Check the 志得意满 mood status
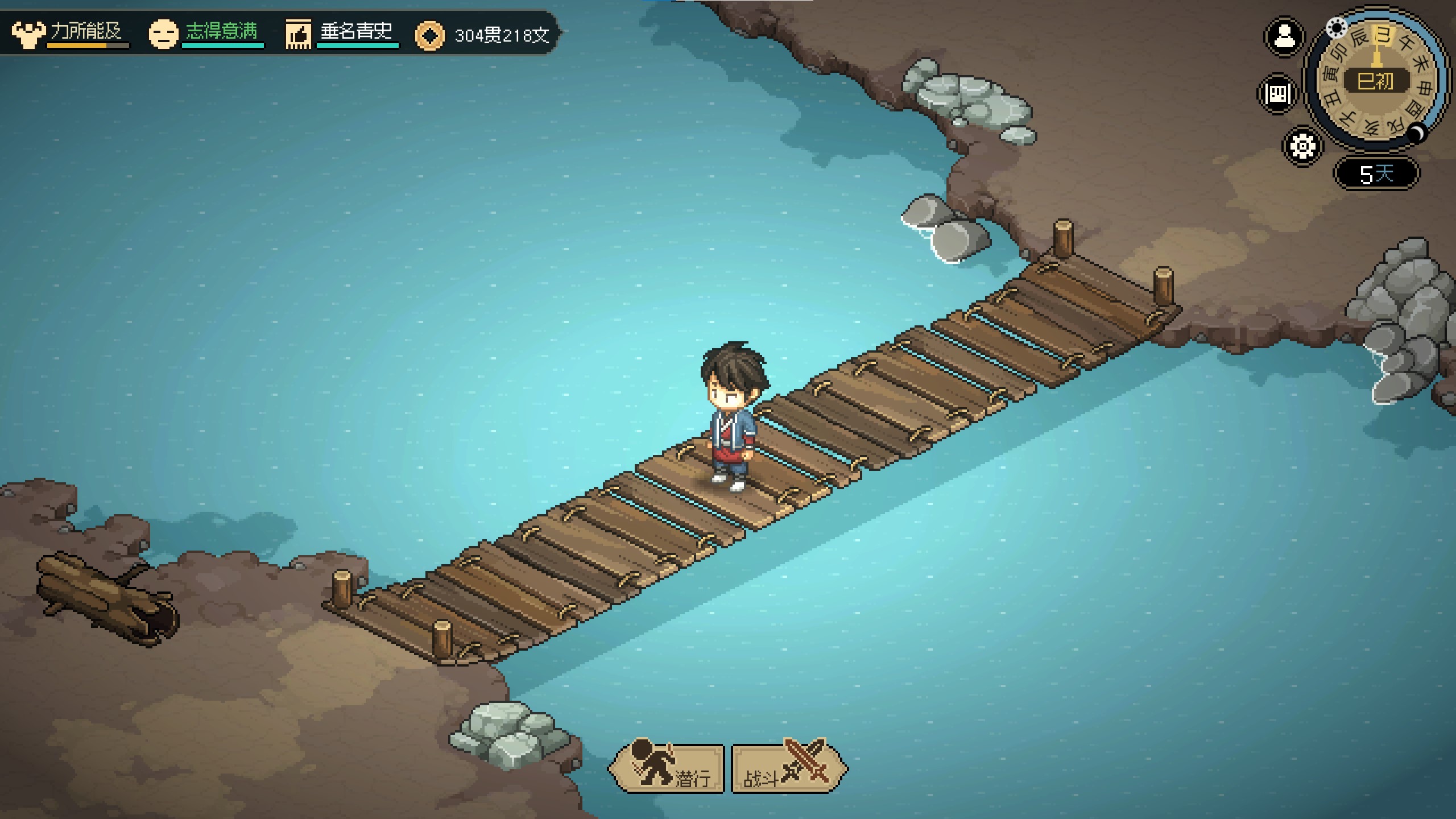 pos(206,33)
